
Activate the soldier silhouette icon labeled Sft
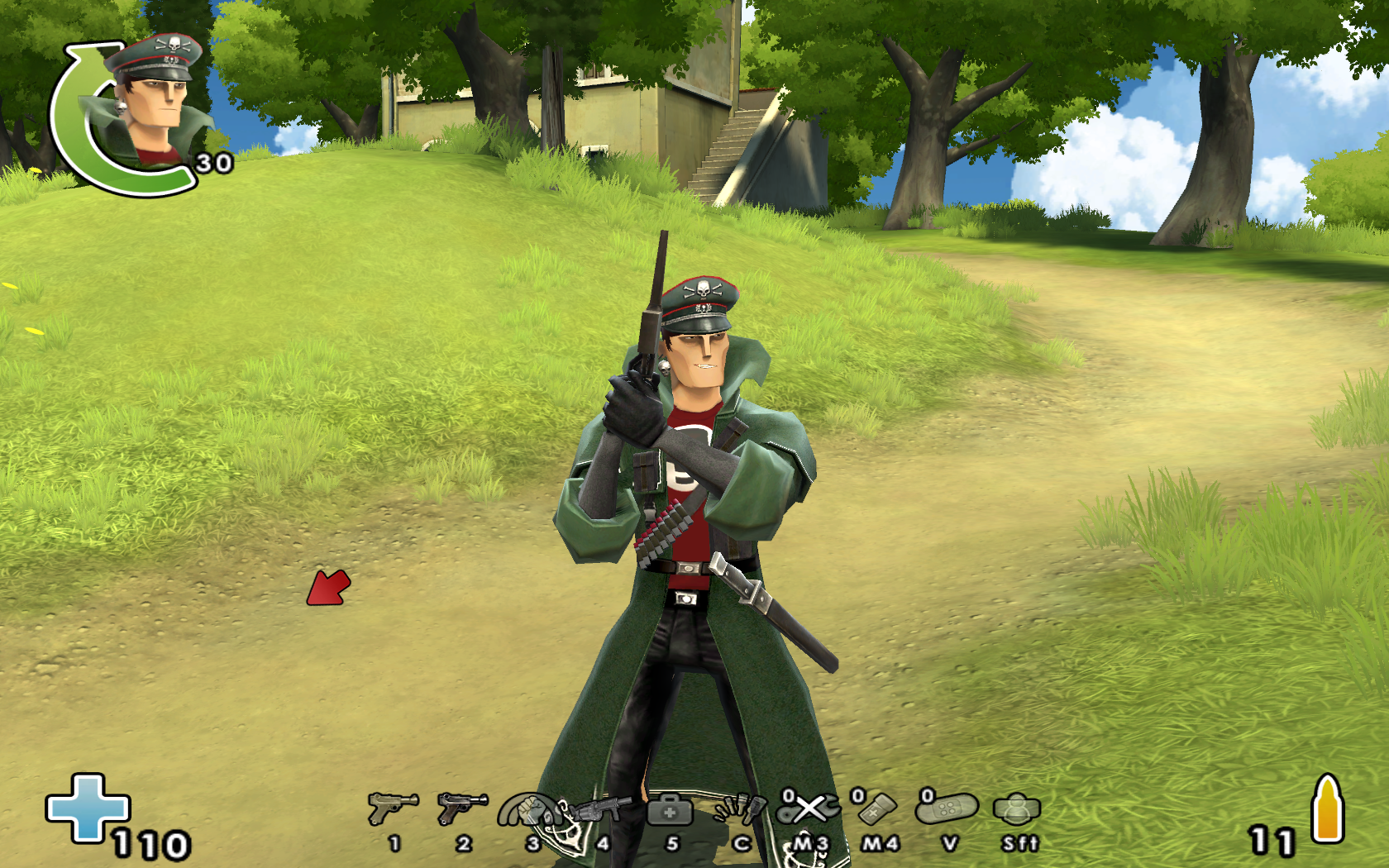click(x=1017, y=809)
